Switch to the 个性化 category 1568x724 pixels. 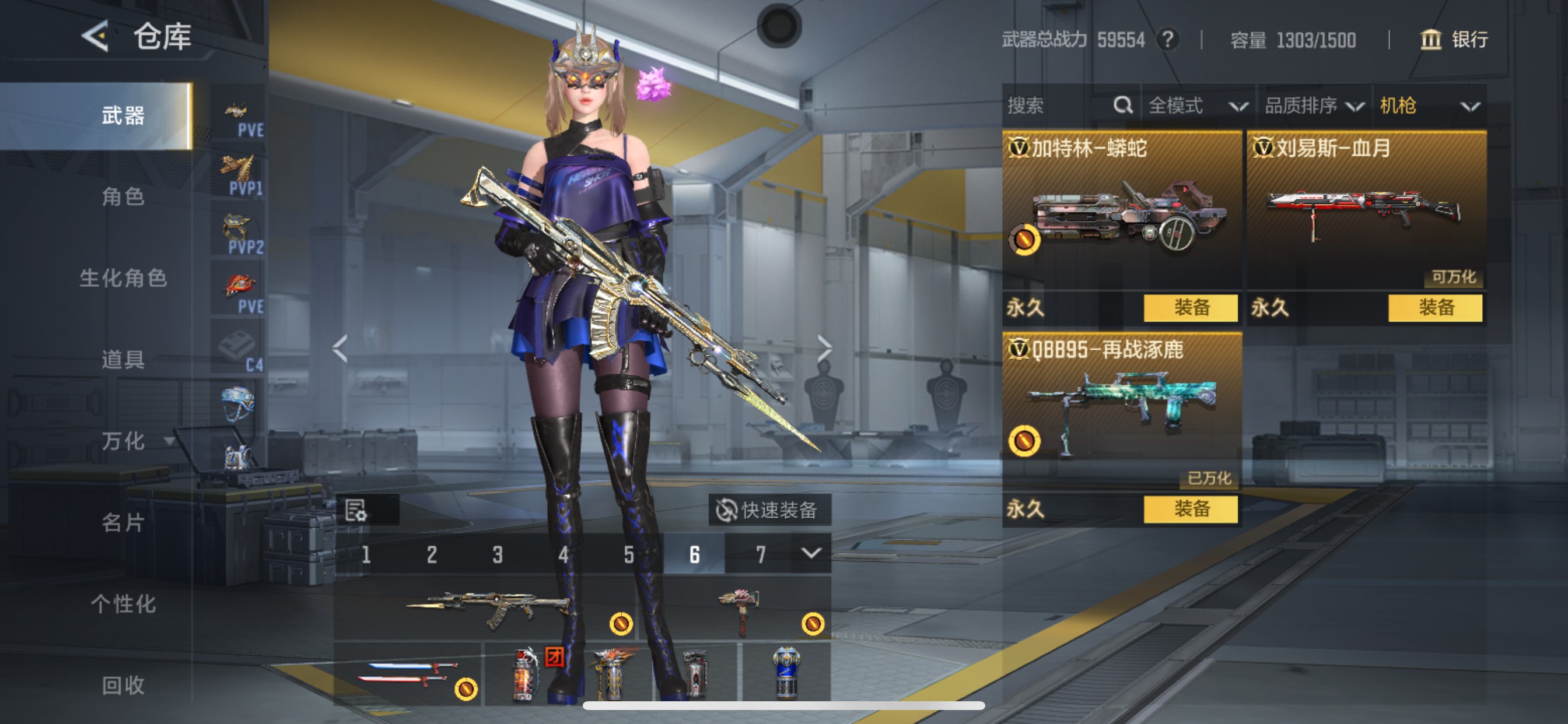123,603
